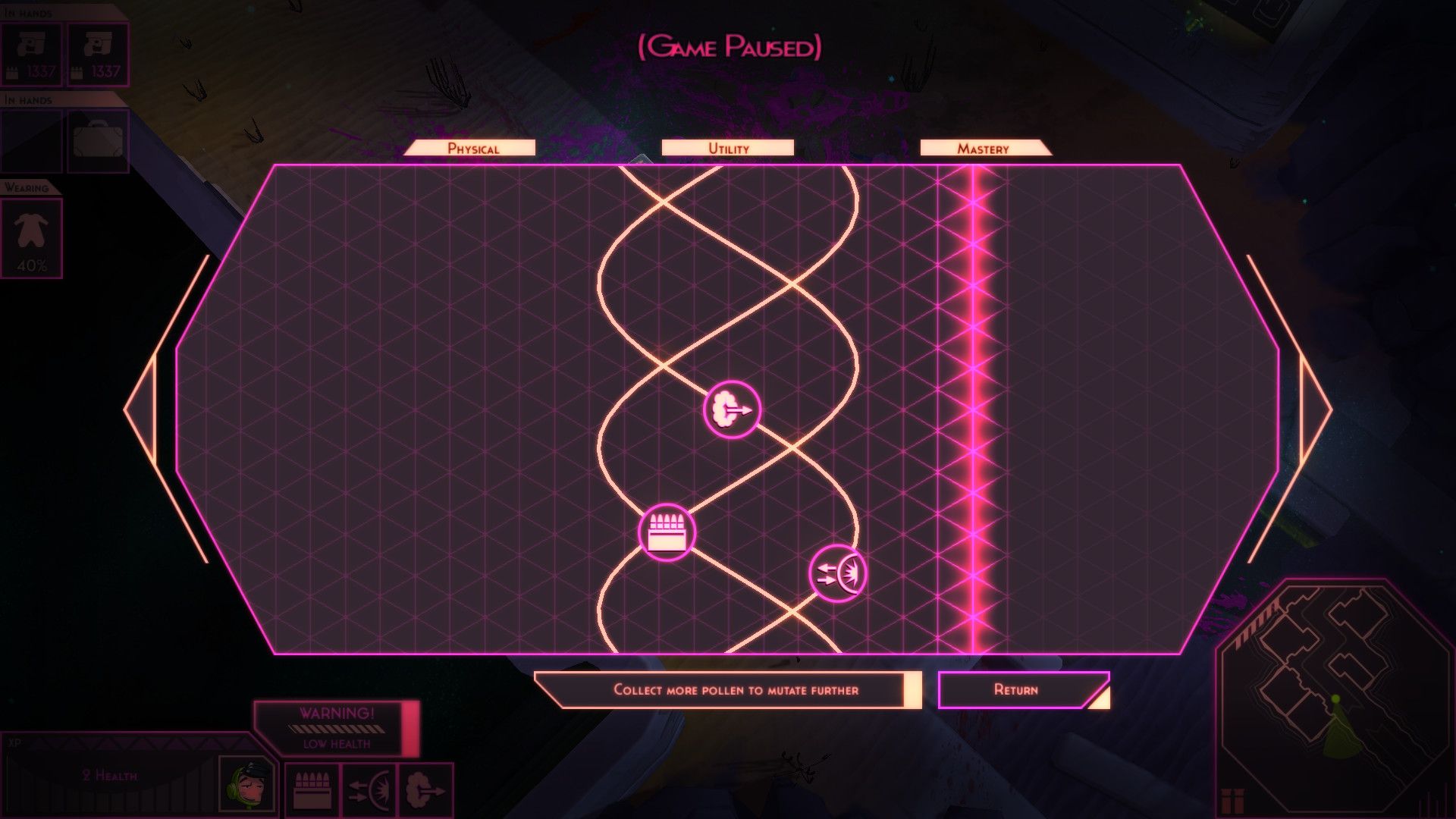Select the eye with arrows mutation node

point(838,573)
